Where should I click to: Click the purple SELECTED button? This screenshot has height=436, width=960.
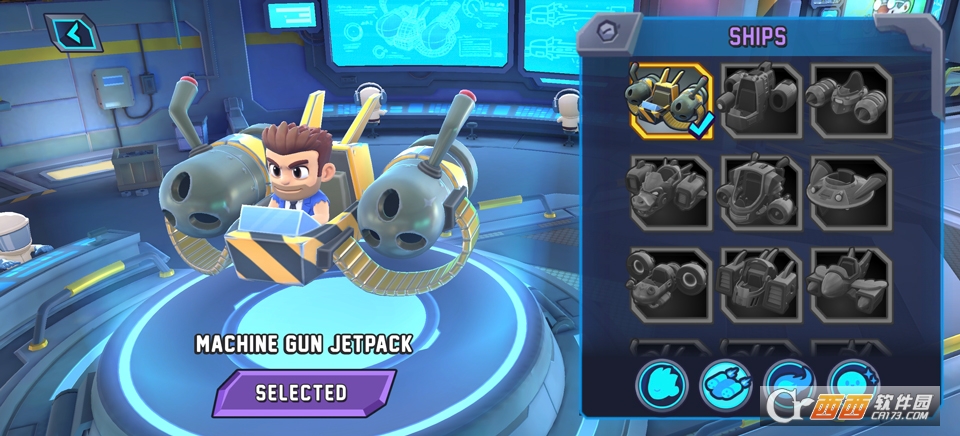click(x=305, y=392)
